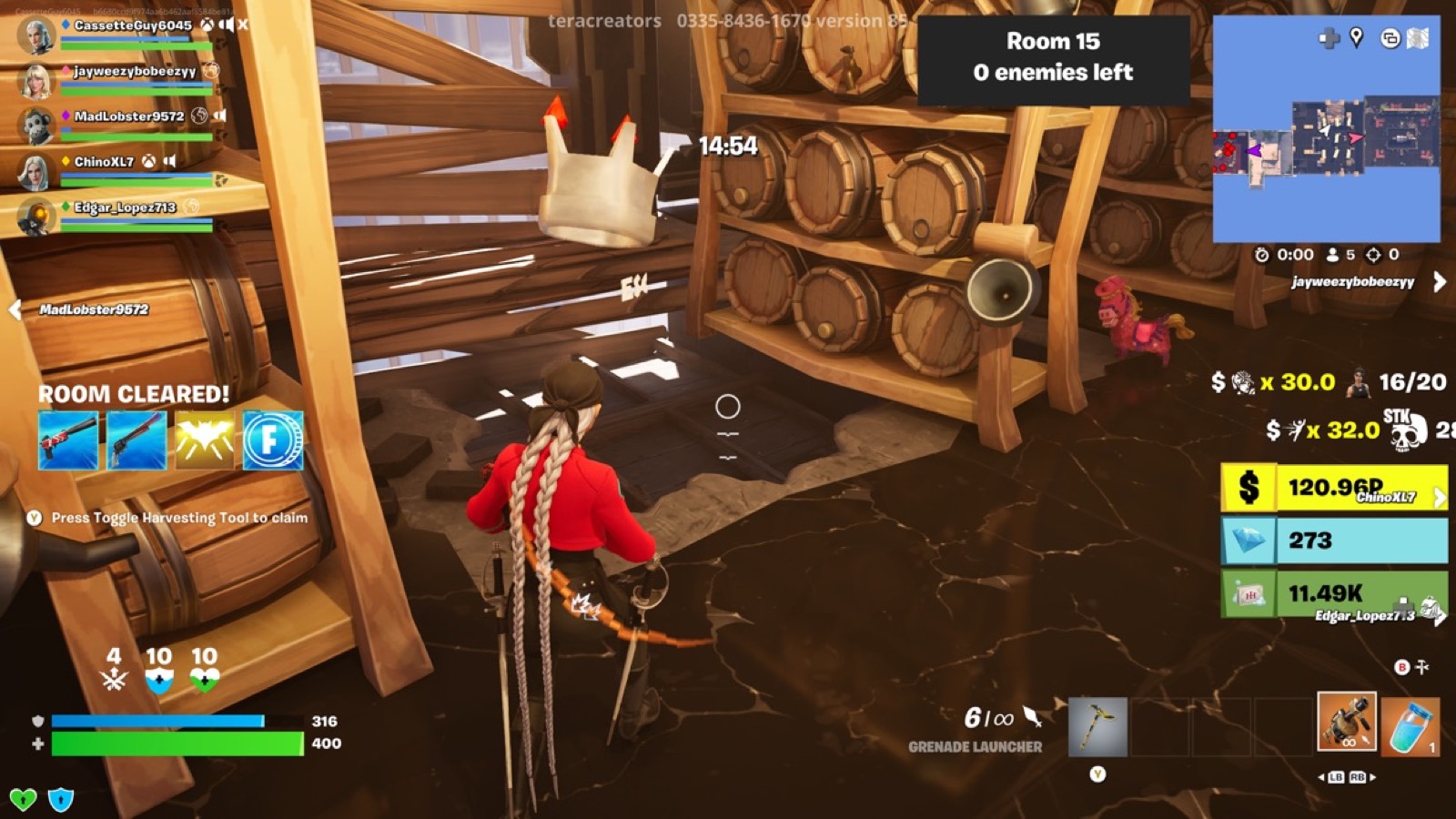Choose the shield potion slot
This screenshot has width=1456, height=819.
(1410, 725)
